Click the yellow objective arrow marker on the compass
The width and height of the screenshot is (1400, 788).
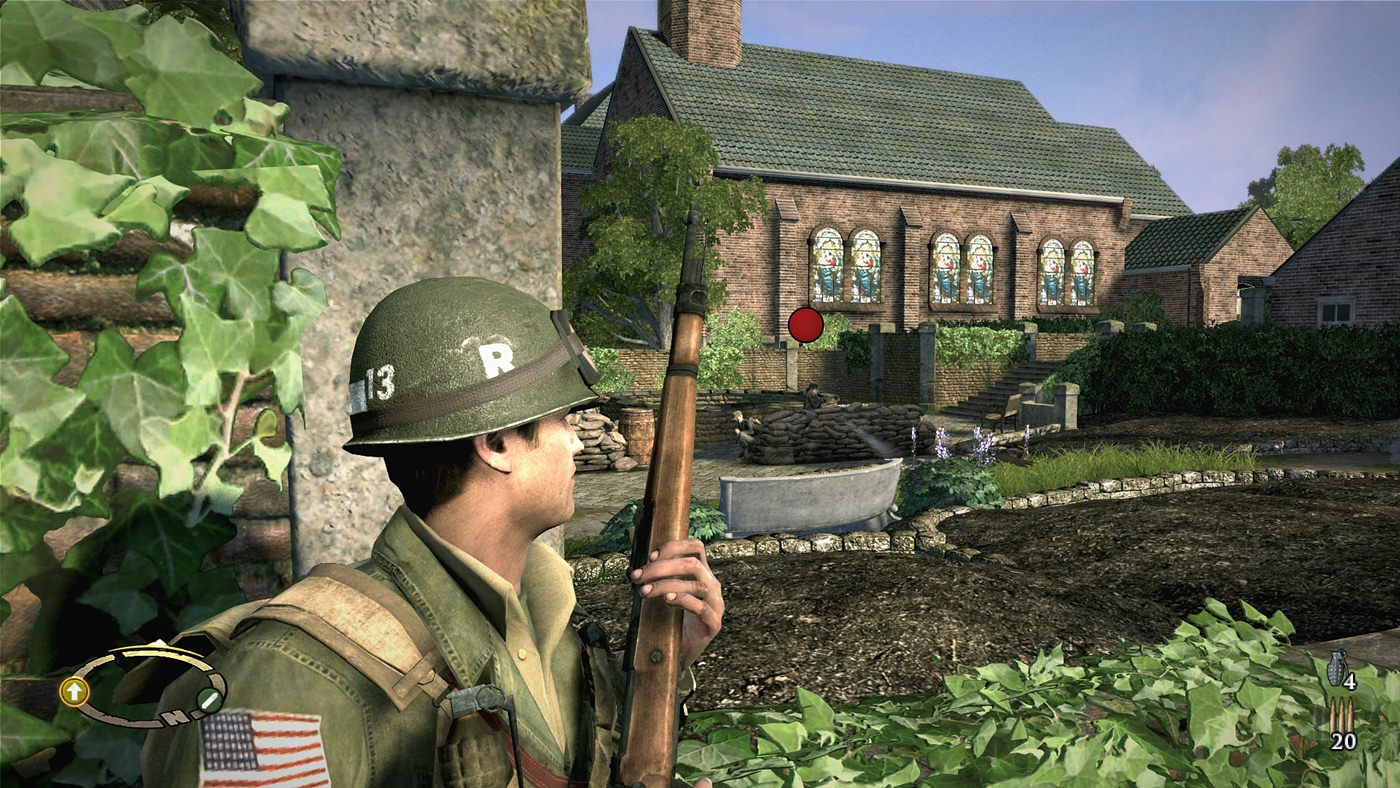tap(75, 690)
